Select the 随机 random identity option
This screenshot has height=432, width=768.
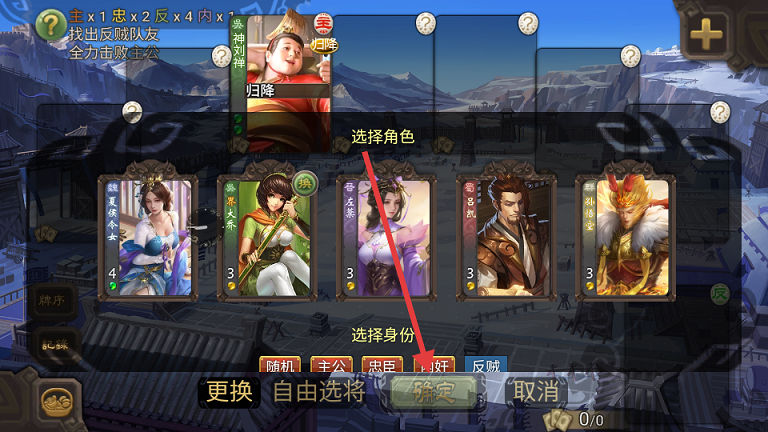pos(281,367)
